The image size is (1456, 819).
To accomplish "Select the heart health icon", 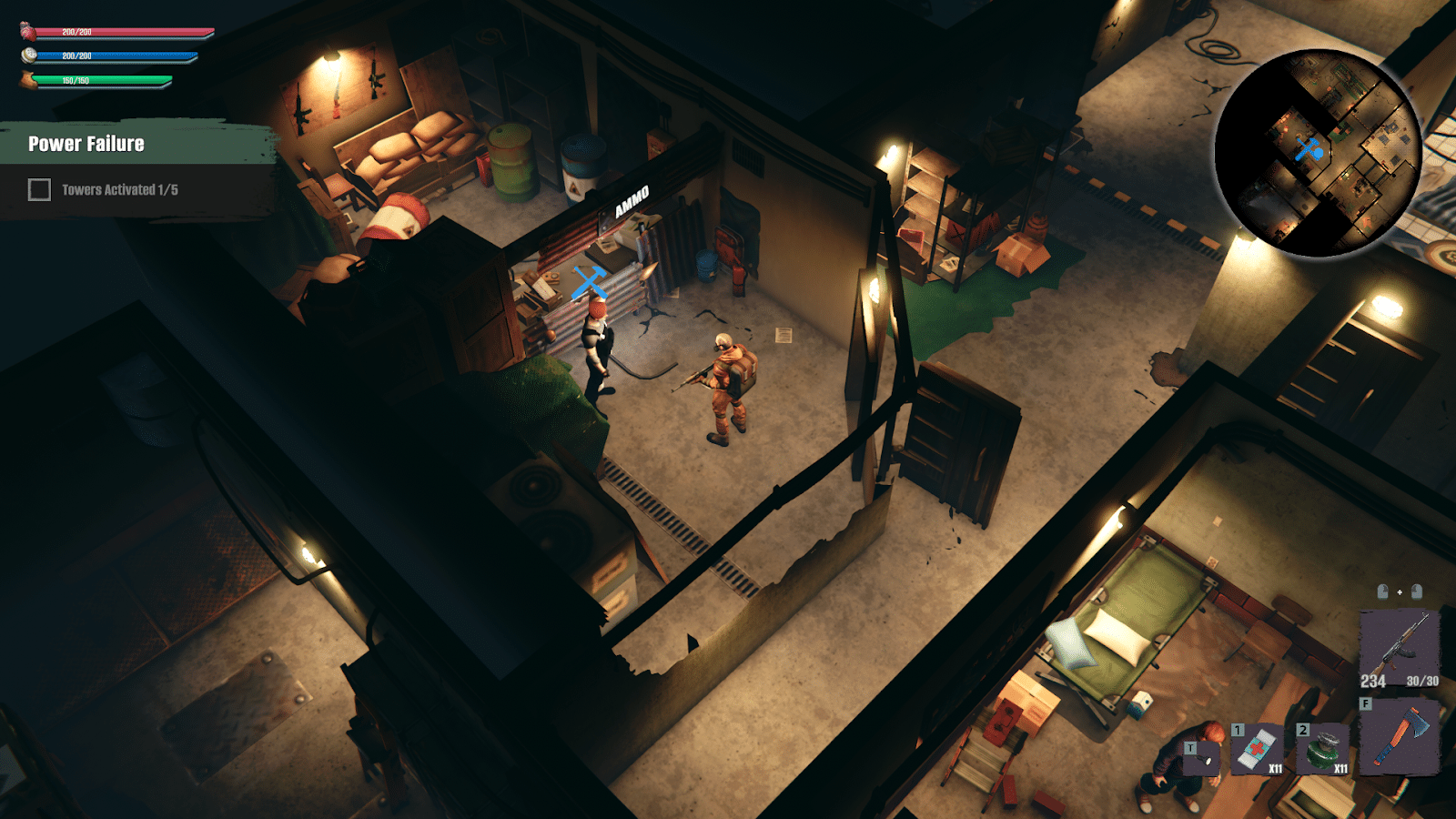I will pos(26,32).
